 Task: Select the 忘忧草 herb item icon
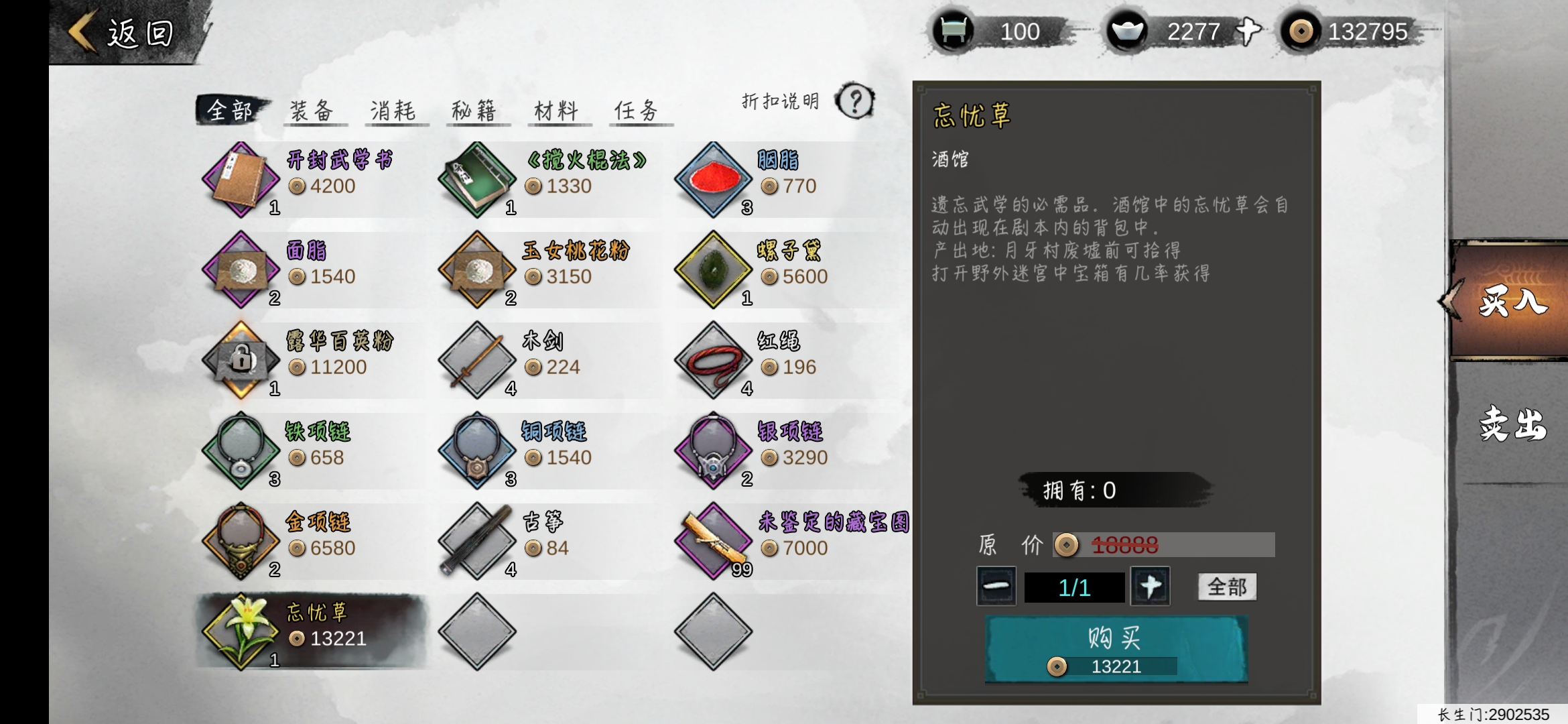(240, 630)
